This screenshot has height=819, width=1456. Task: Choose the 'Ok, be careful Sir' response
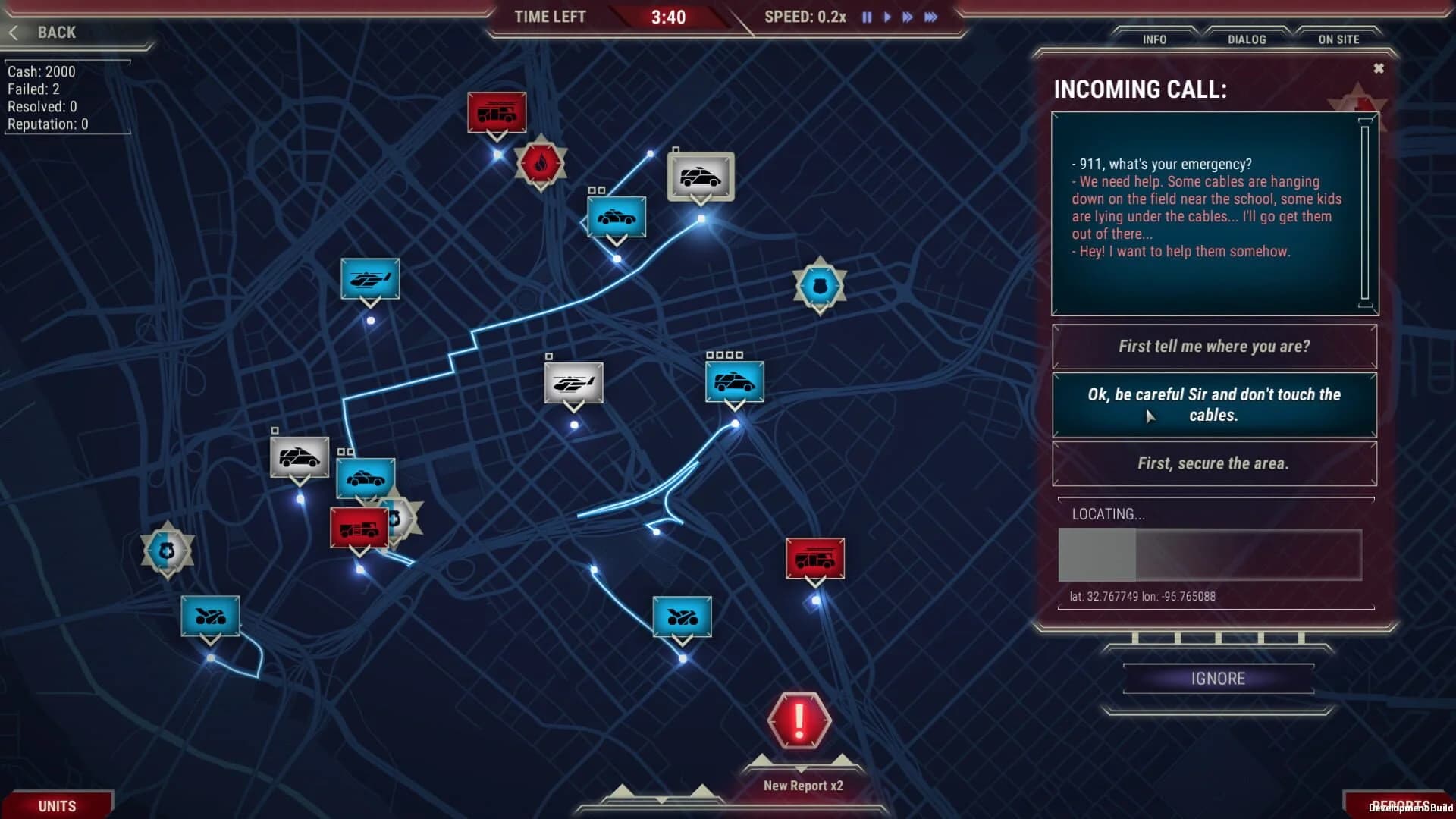[1213, 404]
